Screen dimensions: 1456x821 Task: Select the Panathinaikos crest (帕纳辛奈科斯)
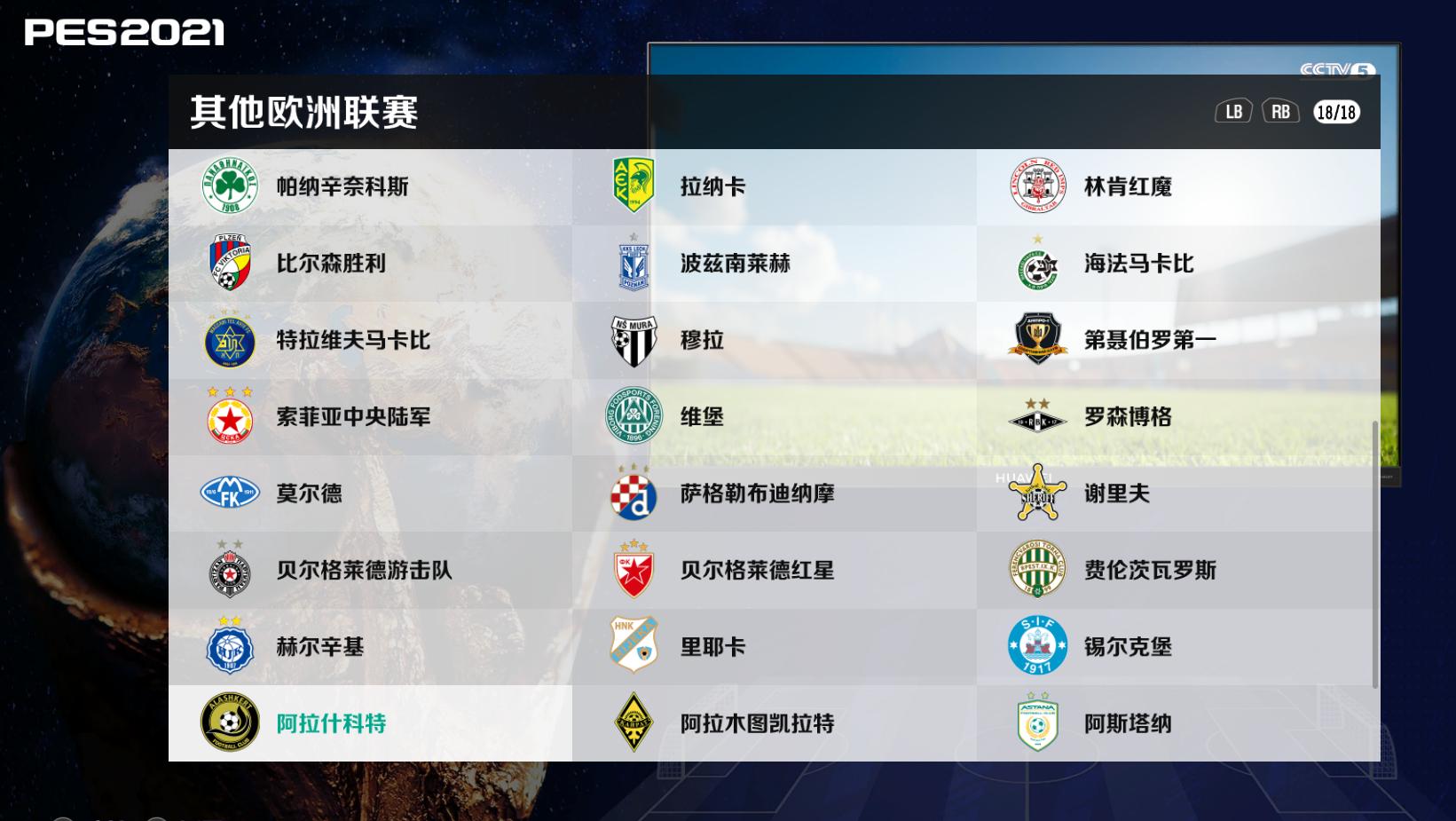231,186
